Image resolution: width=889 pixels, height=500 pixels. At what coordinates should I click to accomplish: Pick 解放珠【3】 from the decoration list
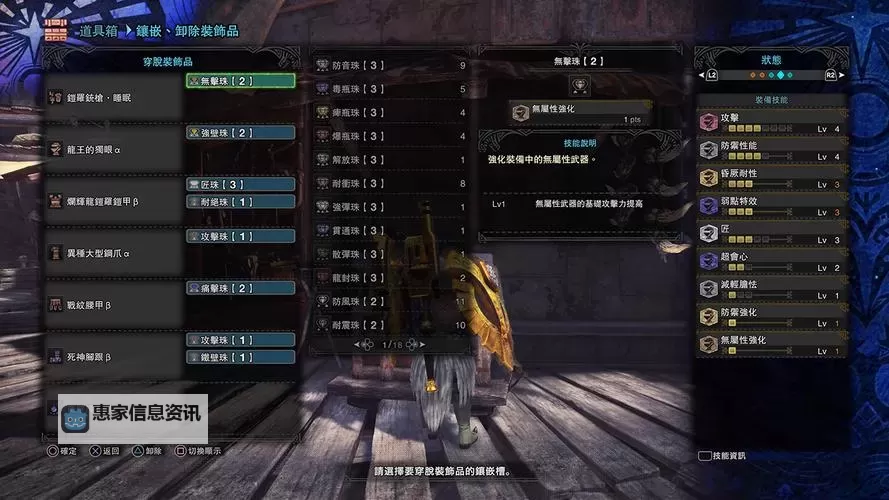point(392,160)
